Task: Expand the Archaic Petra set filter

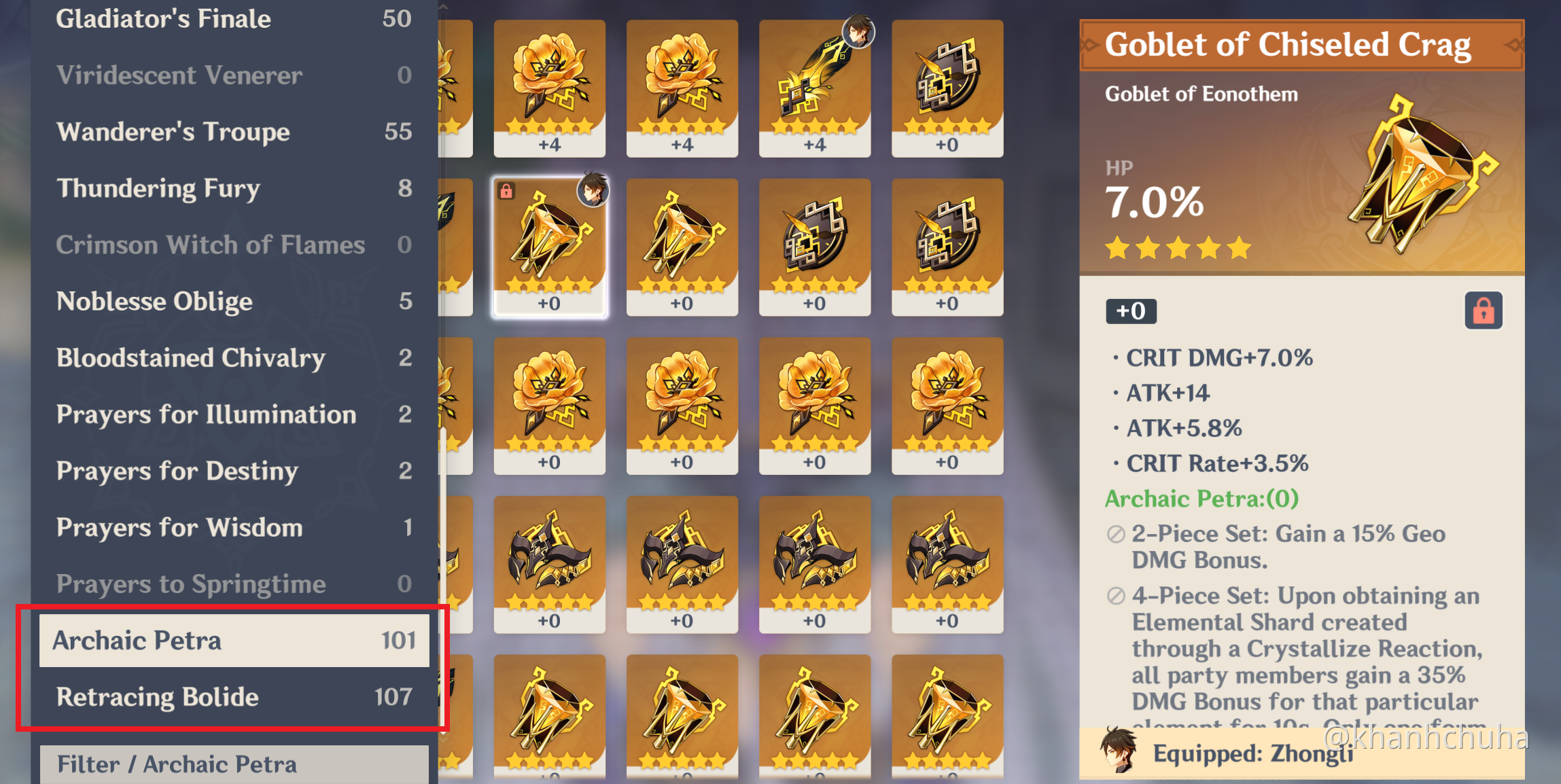Action: 138,640
